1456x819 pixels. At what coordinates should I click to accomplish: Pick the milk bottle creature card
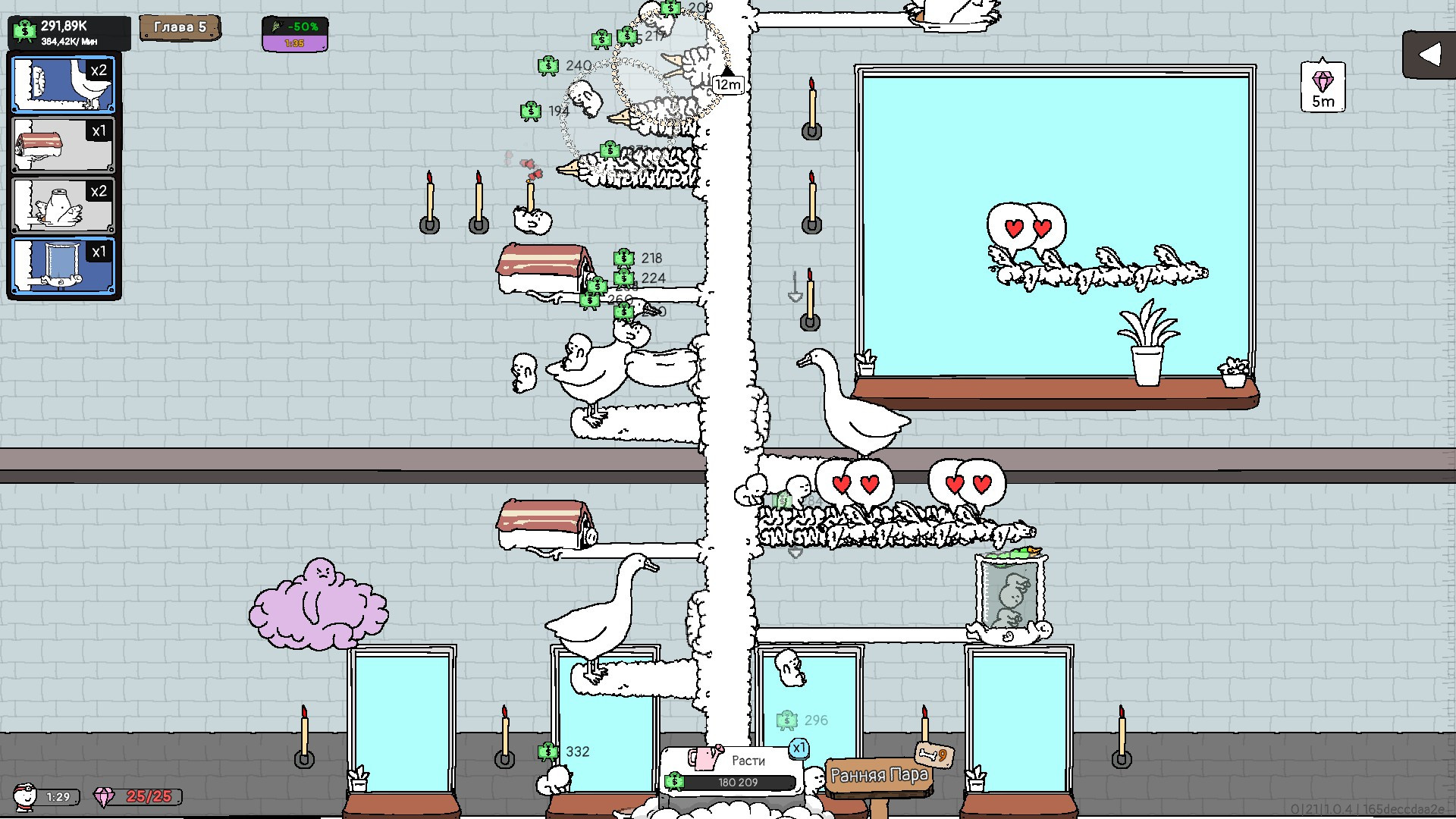[64, 206]
